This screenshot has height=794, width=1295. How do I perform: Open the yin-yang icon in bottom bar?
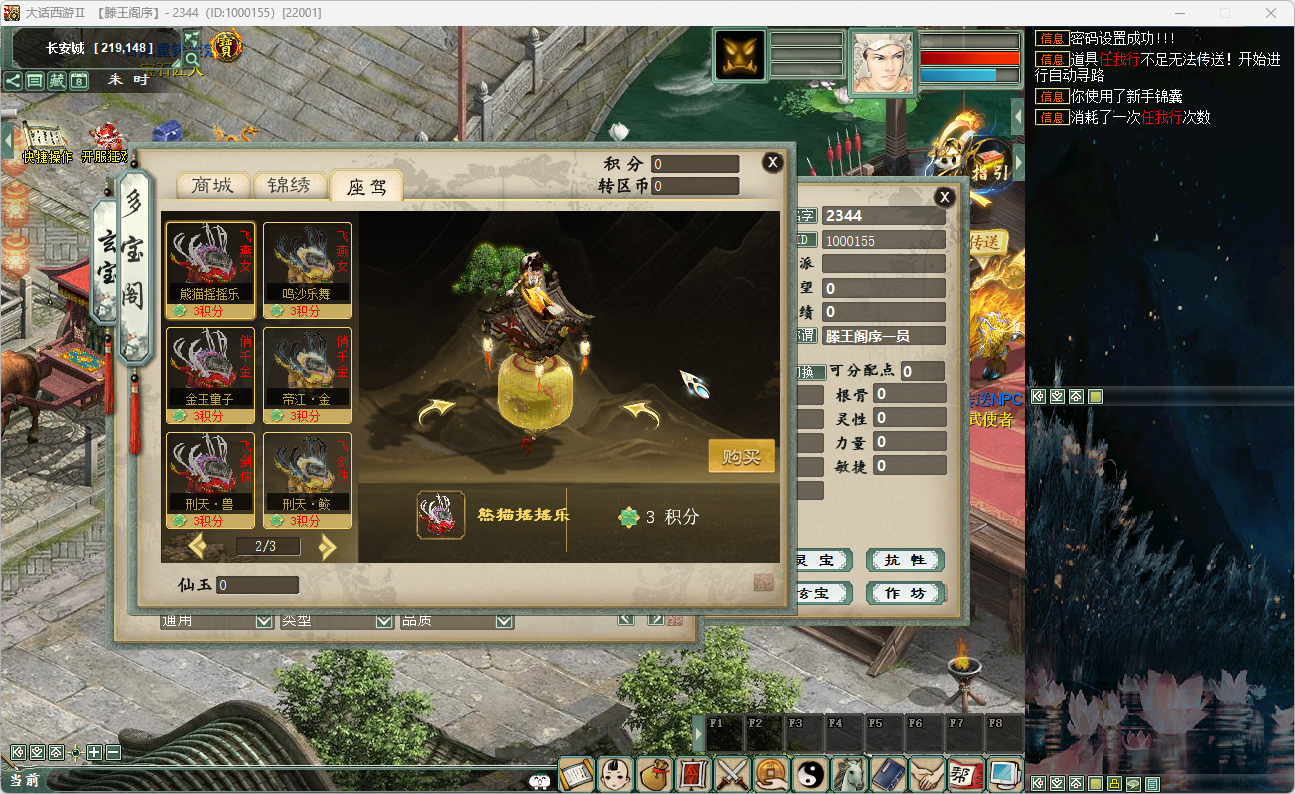(811, 774)
